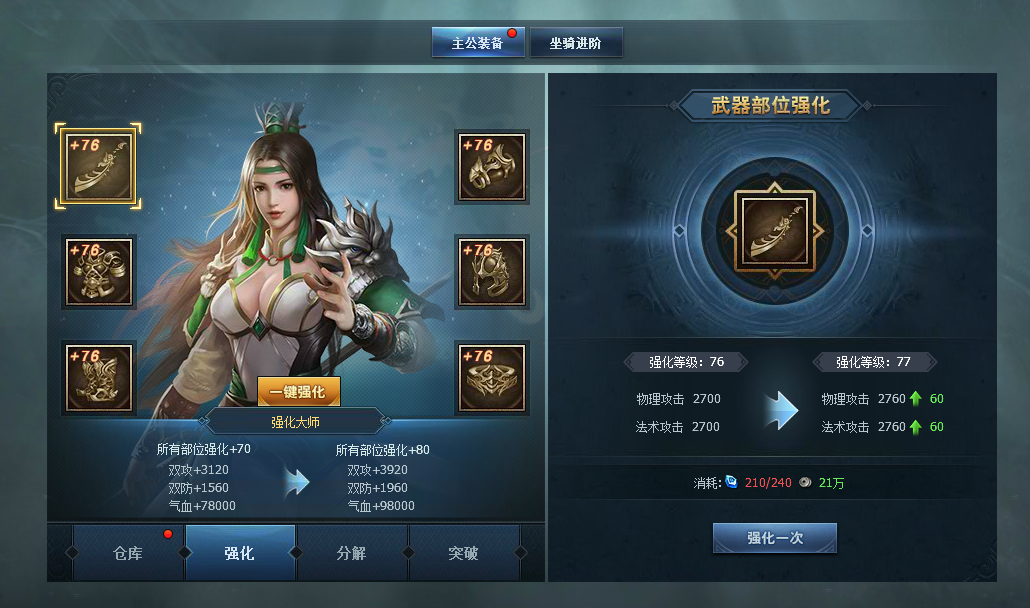This screenshot has height=608, width=1030.
Task: Switch to the 主公装备 tab
Action: (477, 43)
